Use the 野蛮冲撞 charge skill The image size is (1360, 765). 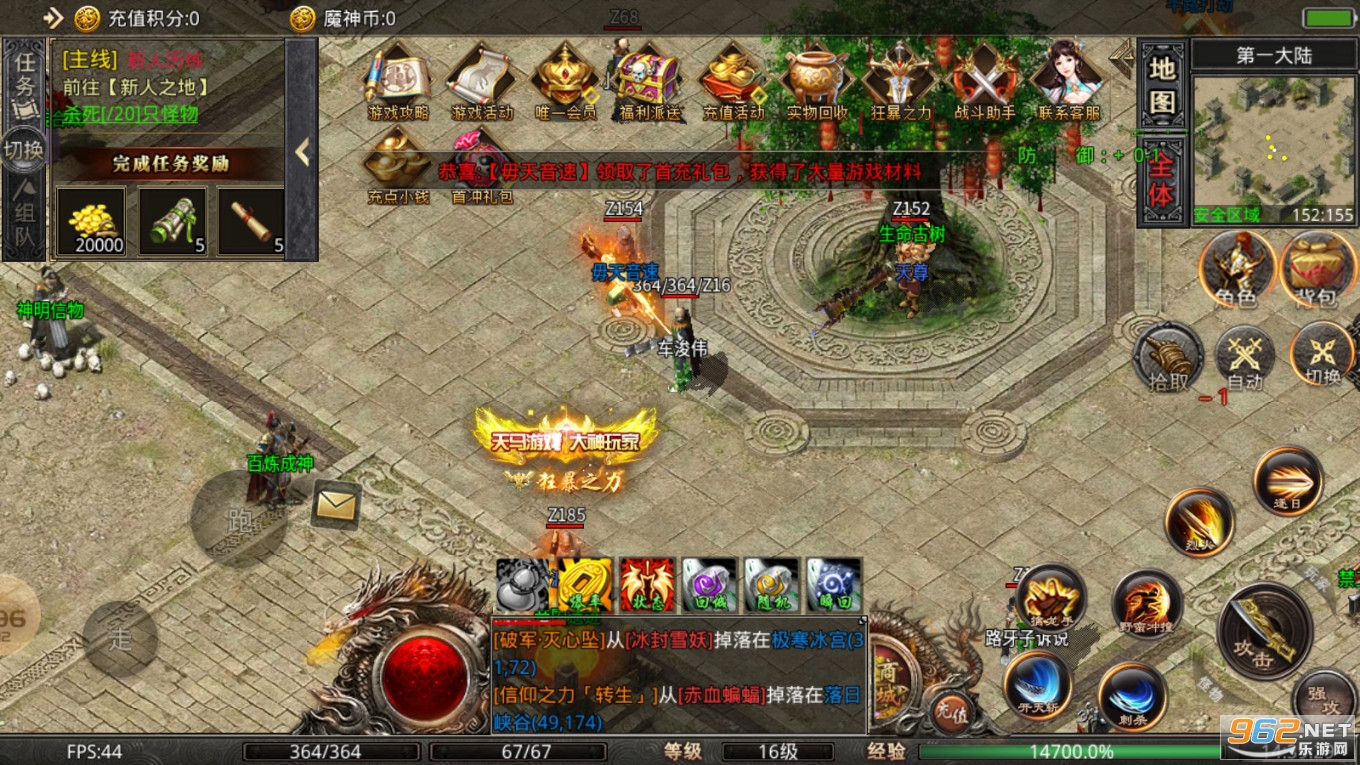point(1147,606)
